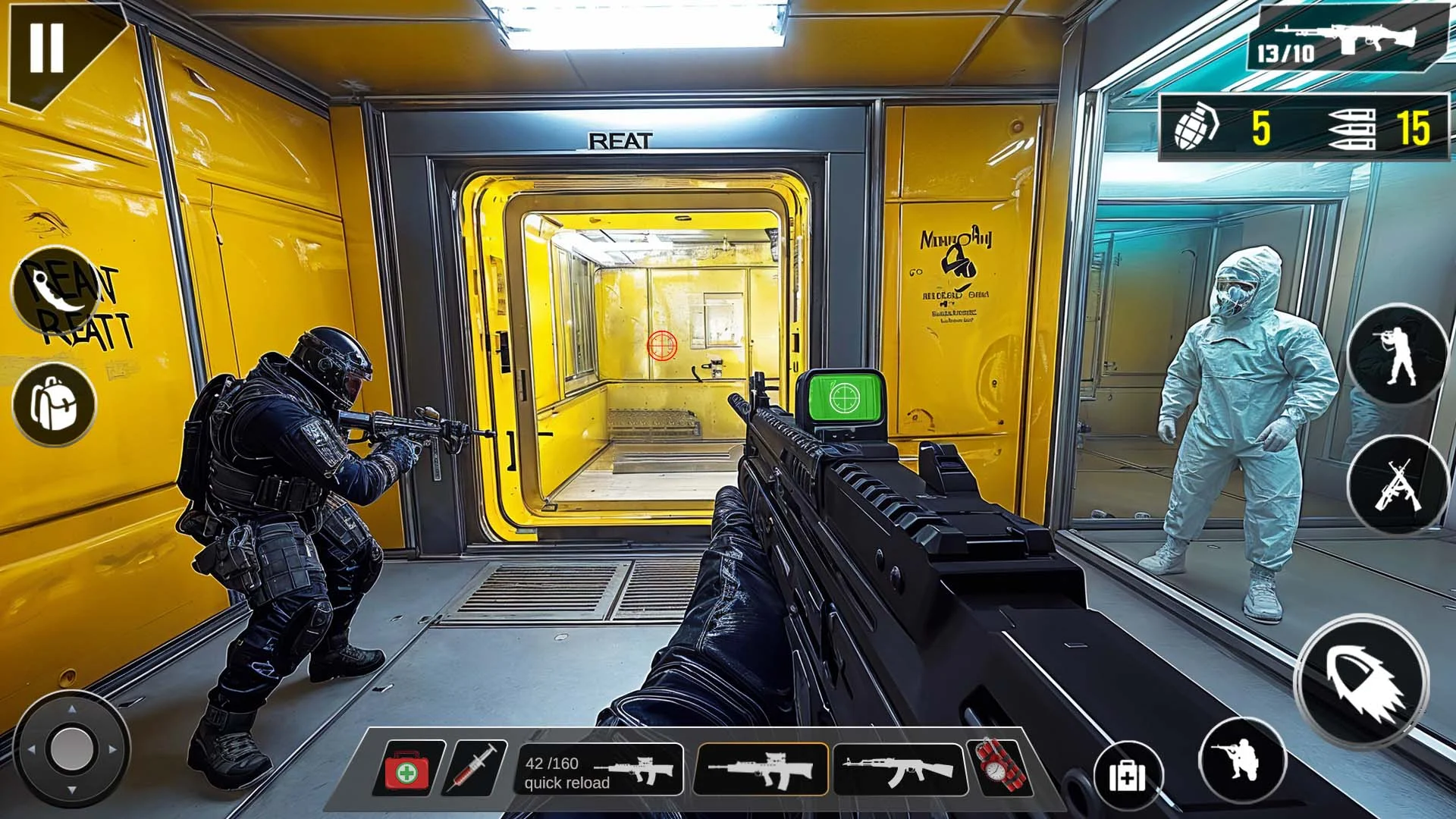Use the red medkit hotbar item
The height and width of the screenshot is (819, 1456).
[408, 770]
